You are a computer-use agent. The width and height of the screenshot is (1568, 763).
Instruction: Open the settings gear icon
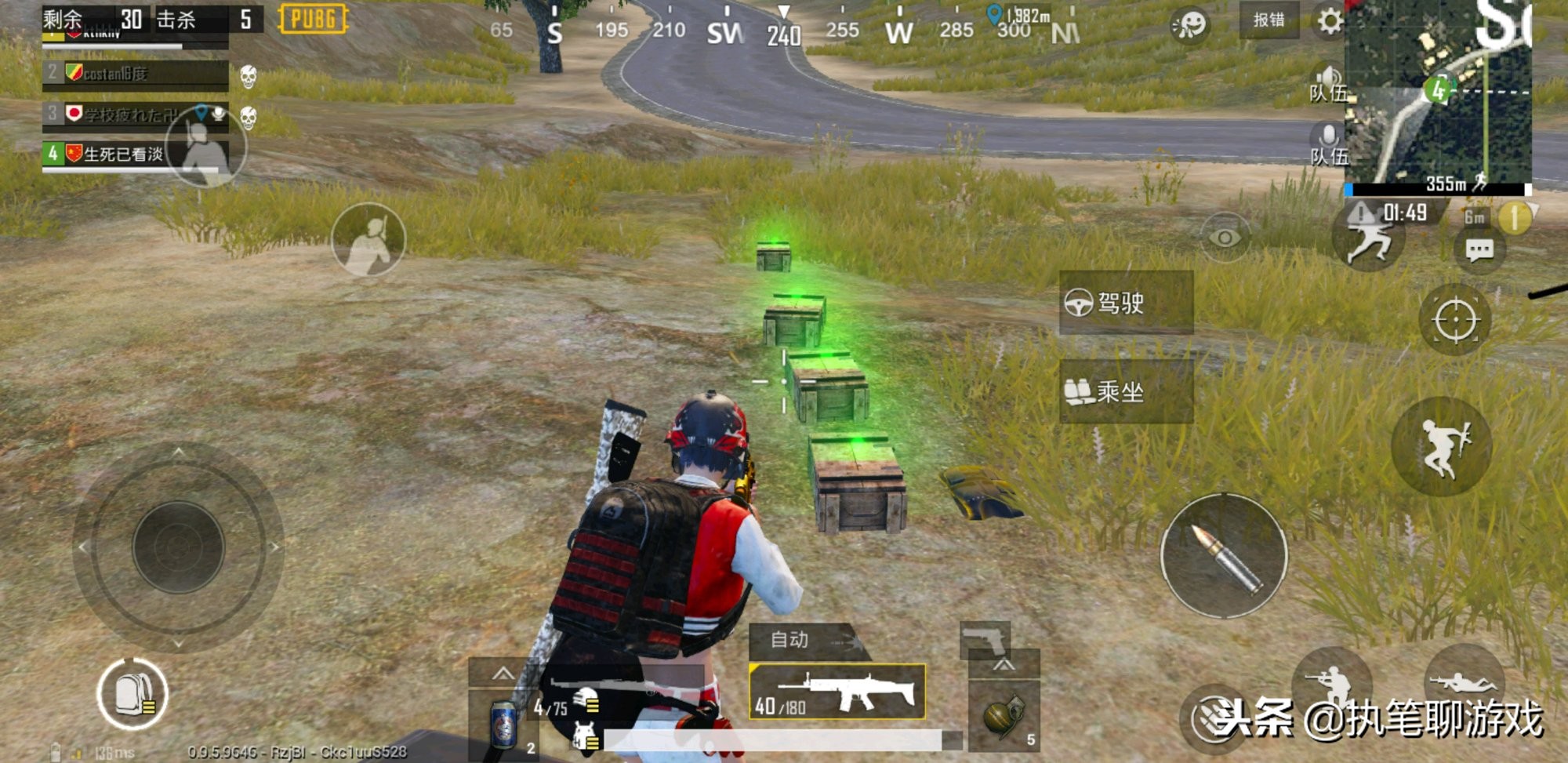tap(1329, 21)
